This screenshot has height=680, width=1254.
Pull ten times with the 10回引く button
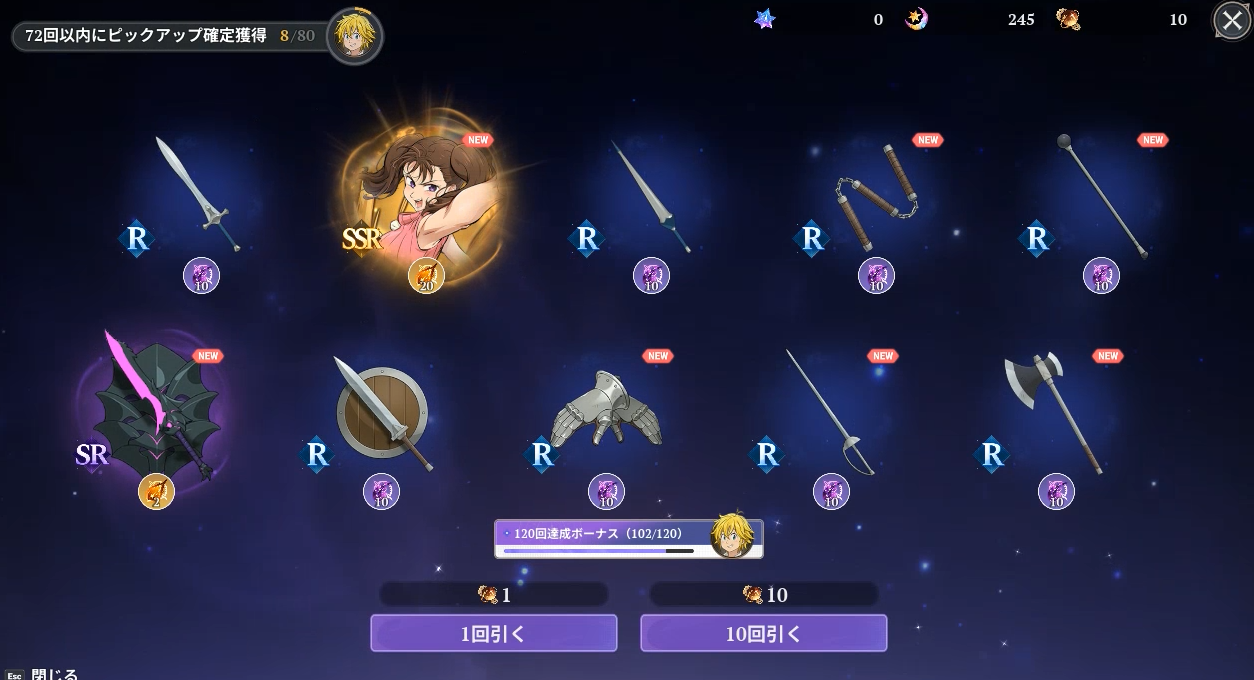click(763, 633)
